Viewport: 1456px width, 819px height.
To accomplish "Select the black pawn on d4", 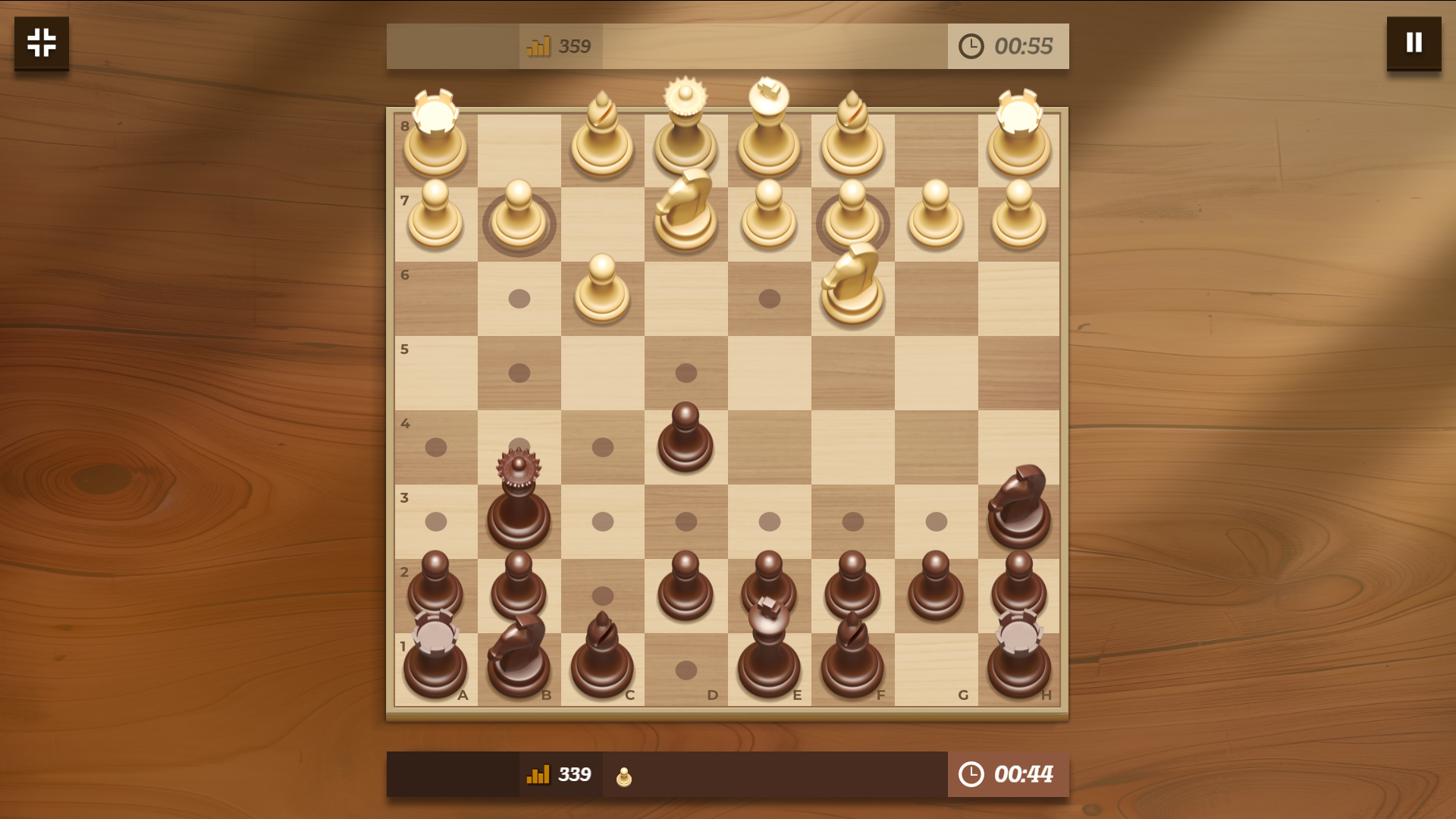I will tap(685, 440).
